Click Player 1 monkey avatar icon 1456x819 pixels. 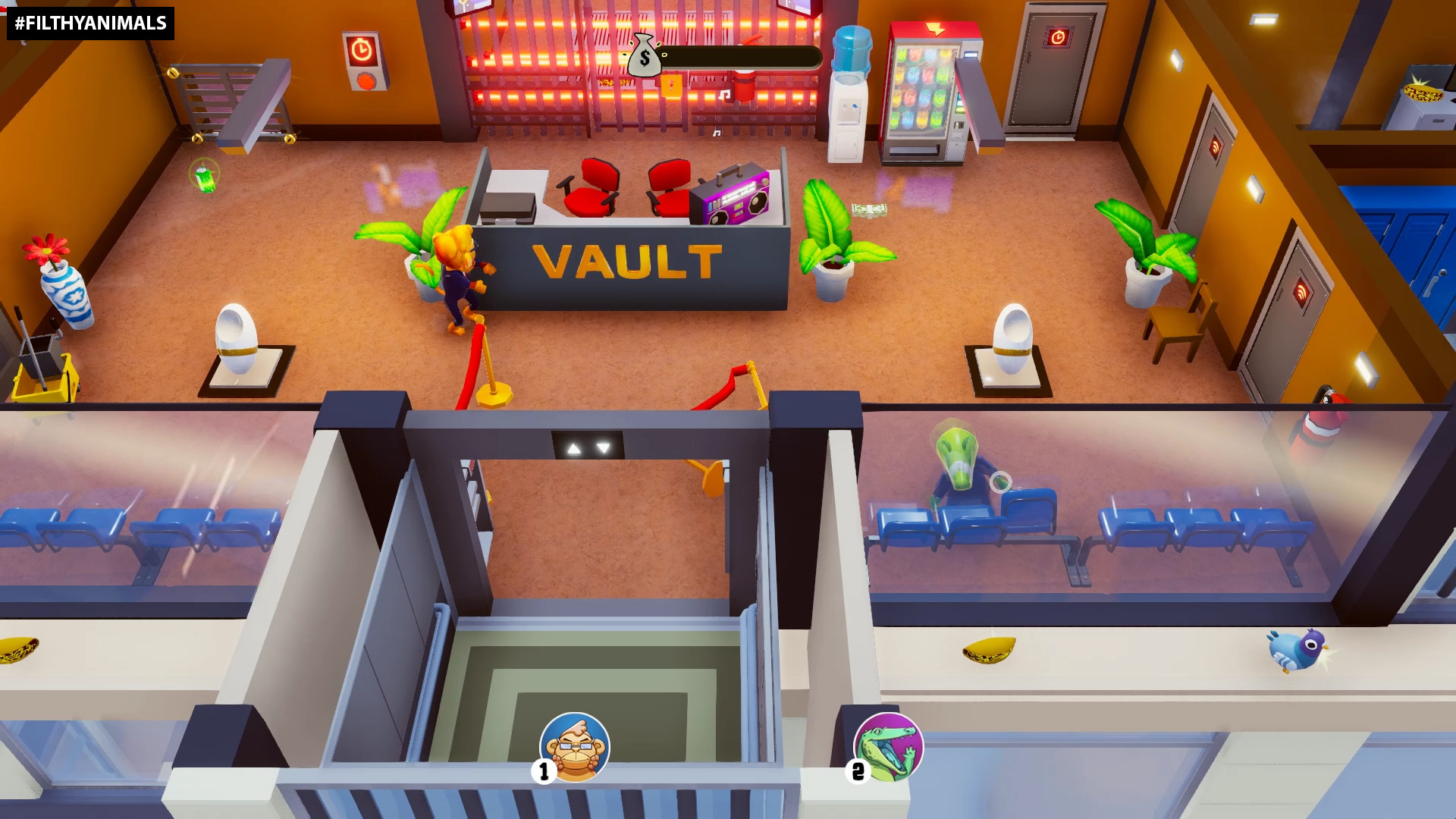pos(574,747)
